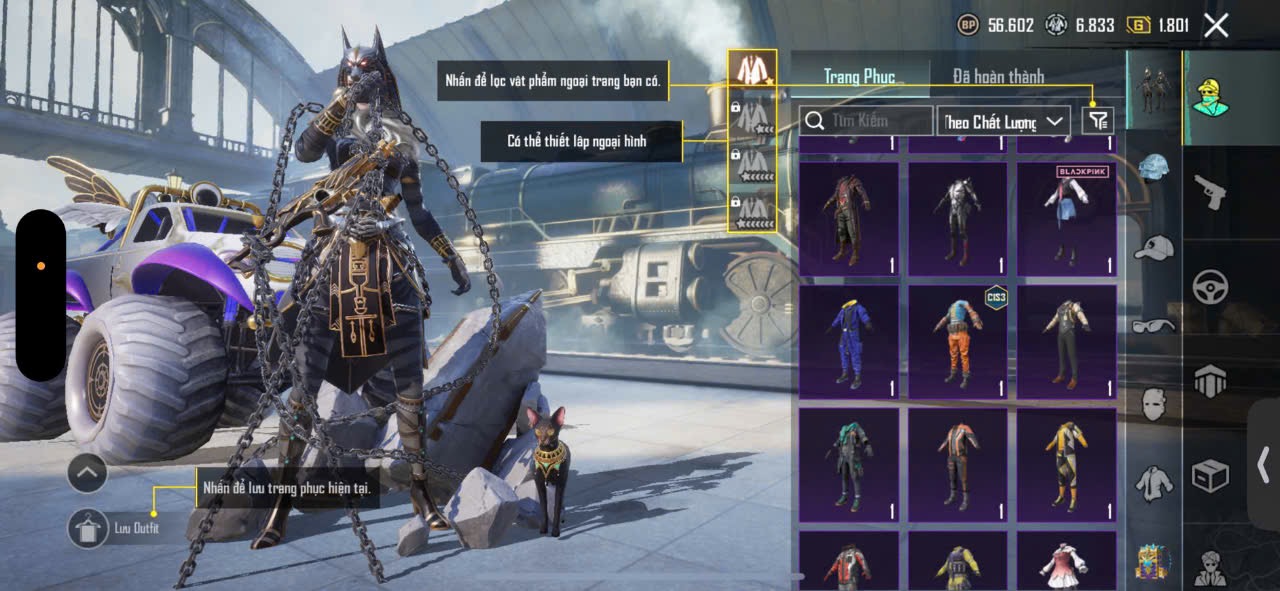Toggle the owned-items filter funnel button
The width and height of the screenshot is (1280, 591).
pos(1098,121)
